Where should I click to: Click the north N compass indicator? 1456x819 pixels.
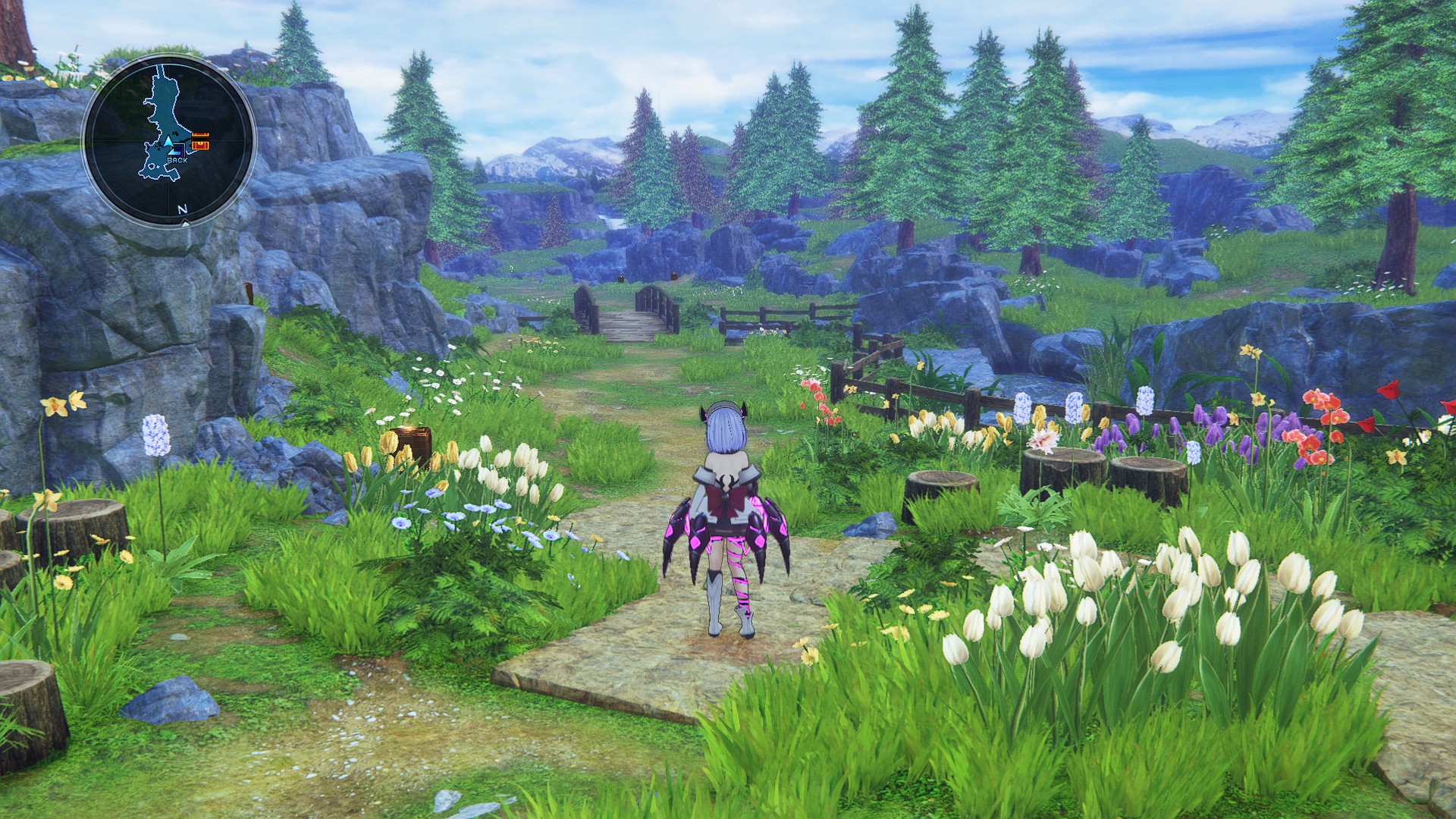pyautogui.click(x=182, y=209)
